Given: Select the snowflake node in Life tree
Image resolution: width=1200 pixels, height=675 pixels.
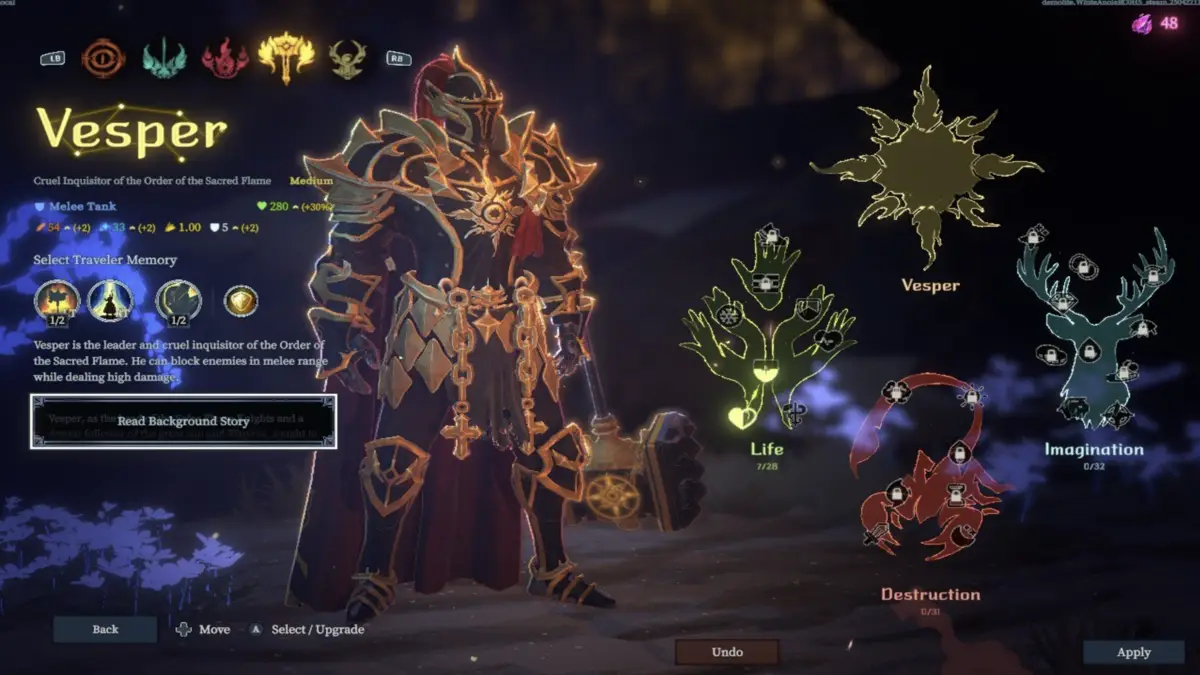Looking at the screenshot, I should click(728, 315).
